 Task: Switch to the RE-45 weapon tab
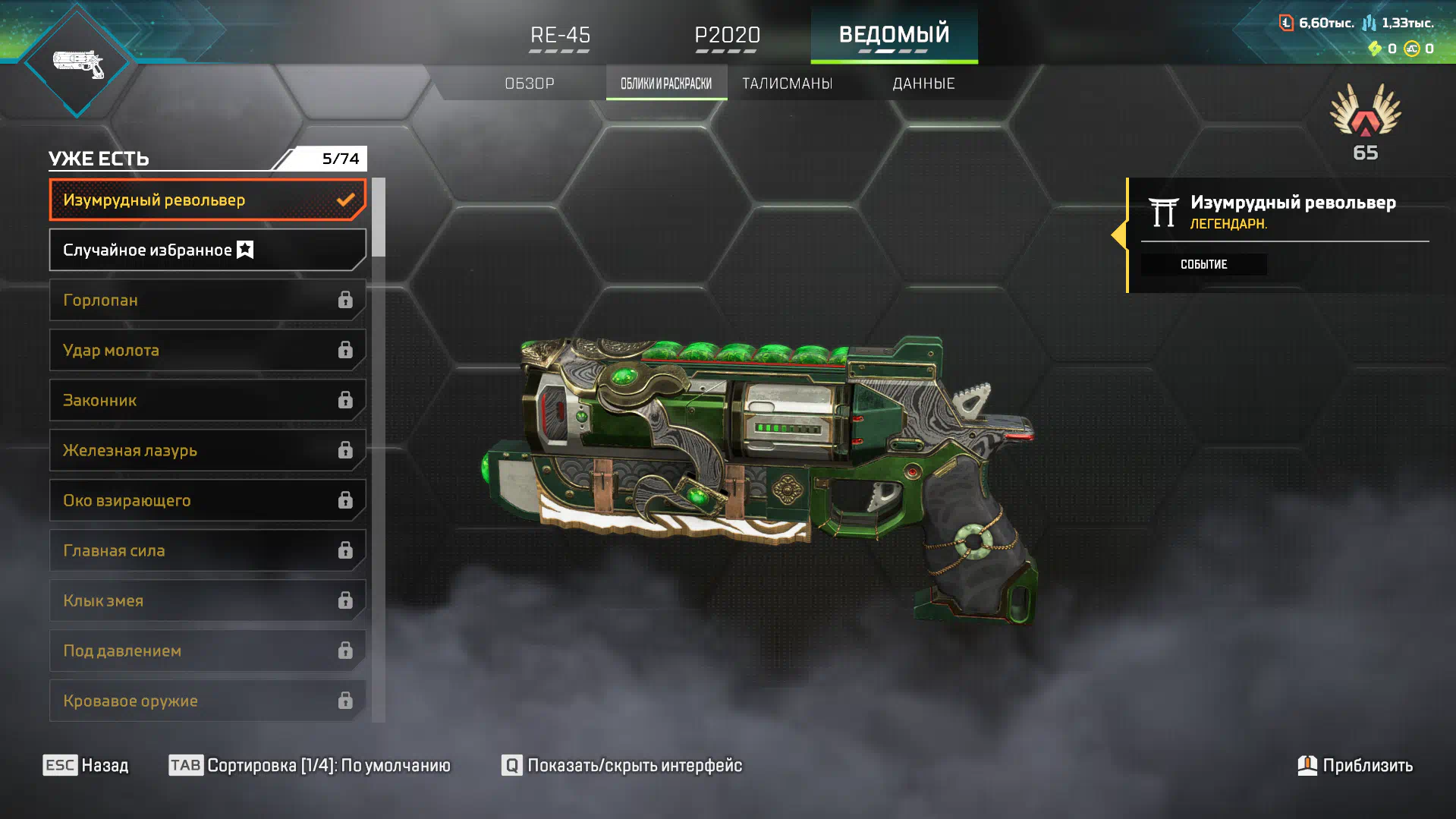(560, 35)
